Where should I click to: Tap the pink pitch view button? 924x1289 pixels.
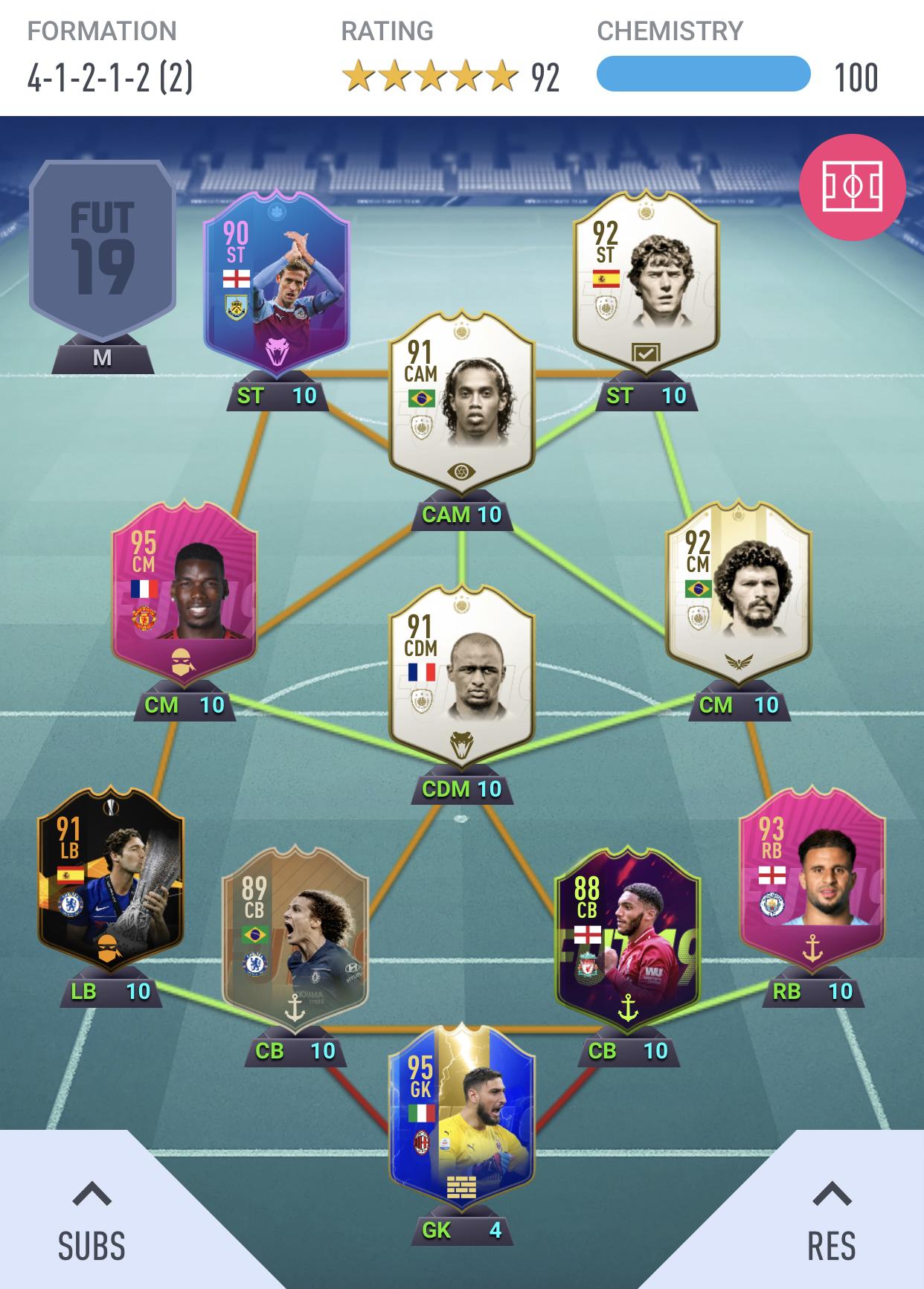click(852, 187)
